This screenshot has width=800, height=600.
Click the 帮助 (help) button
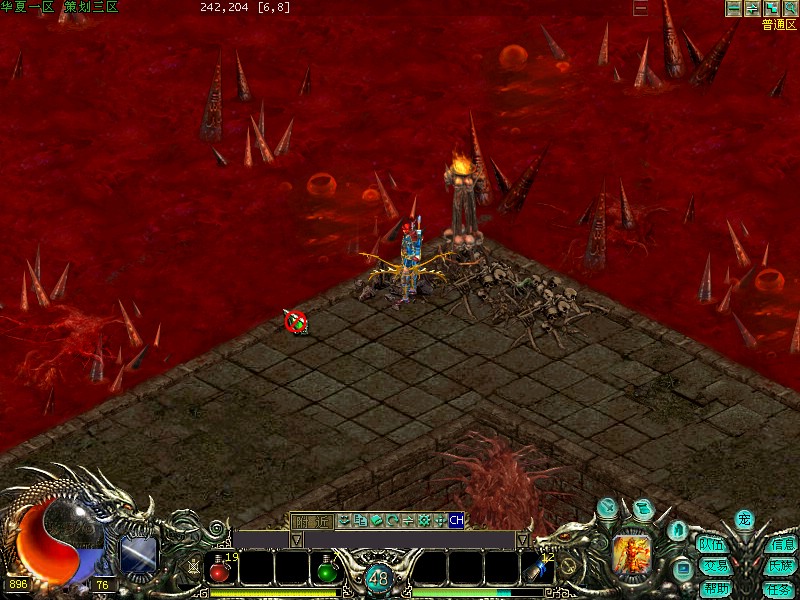pos(714,589)
